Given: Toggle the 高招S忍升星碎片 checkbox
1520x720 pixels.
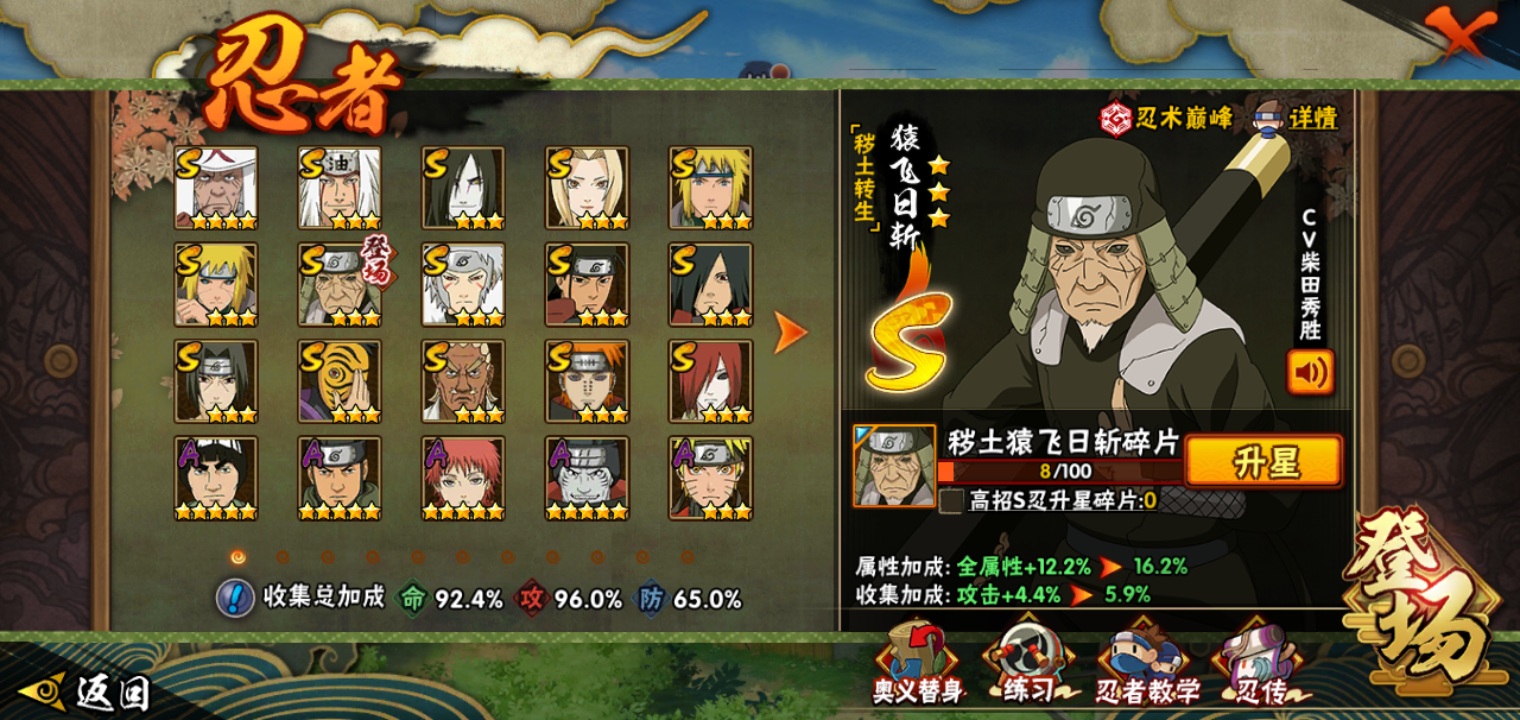Looking at the screenshot, I should [951, 501].
